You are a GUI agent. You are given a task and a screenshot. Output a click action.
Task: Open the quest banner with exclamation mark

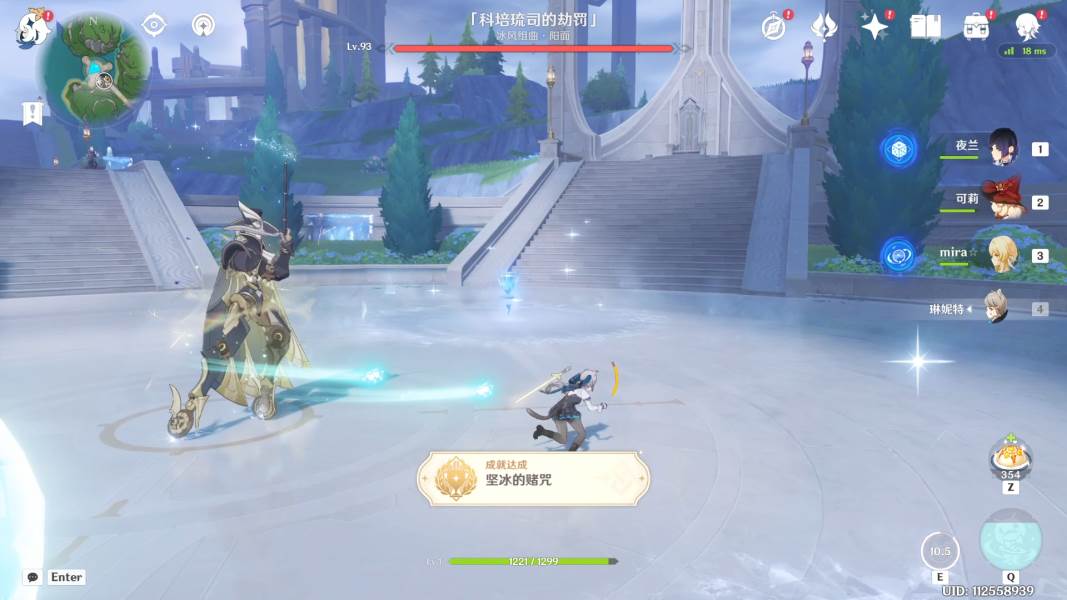33,113
